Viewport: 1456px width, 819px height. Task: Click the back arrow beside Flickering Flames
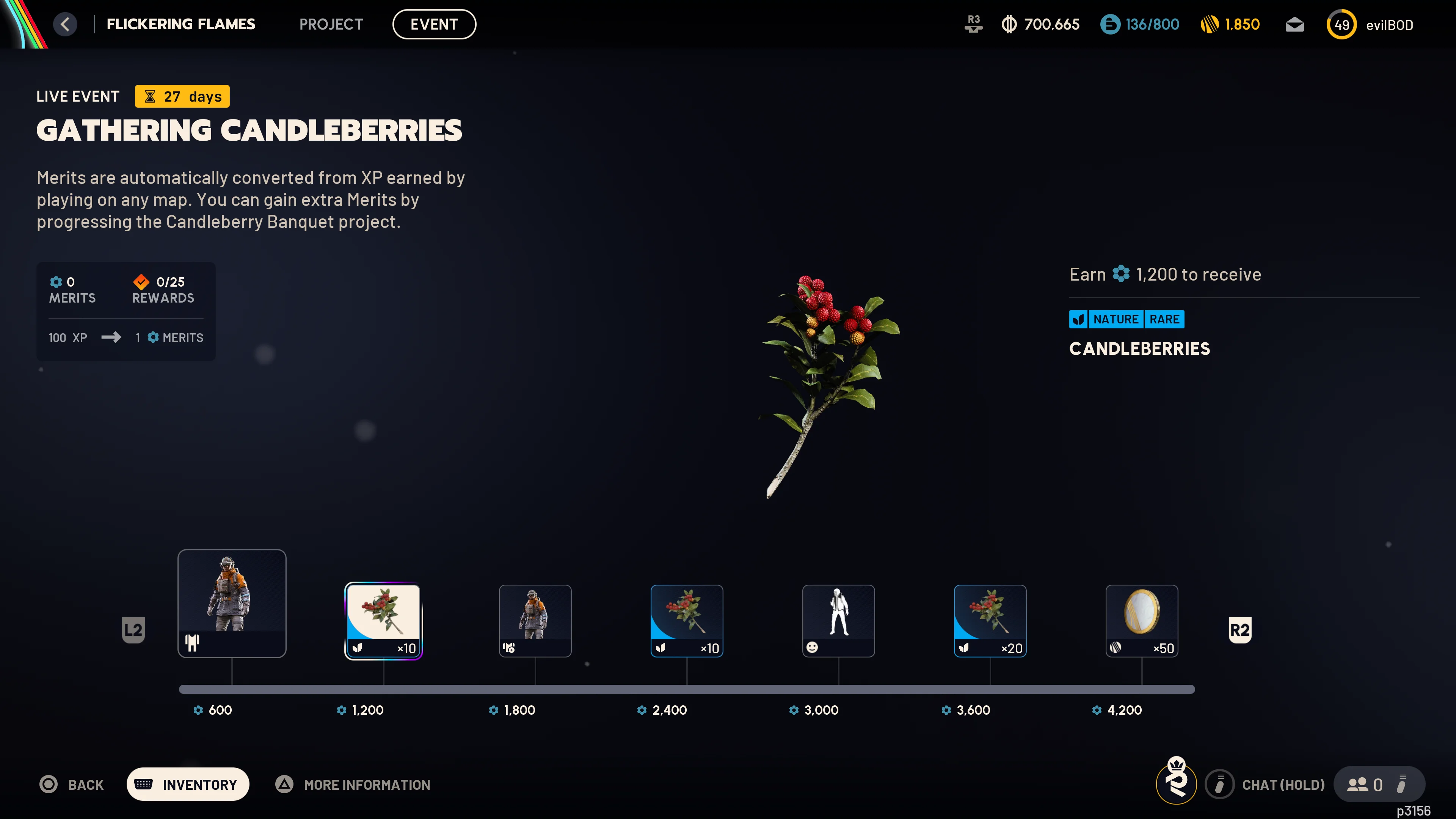[65, 24]
